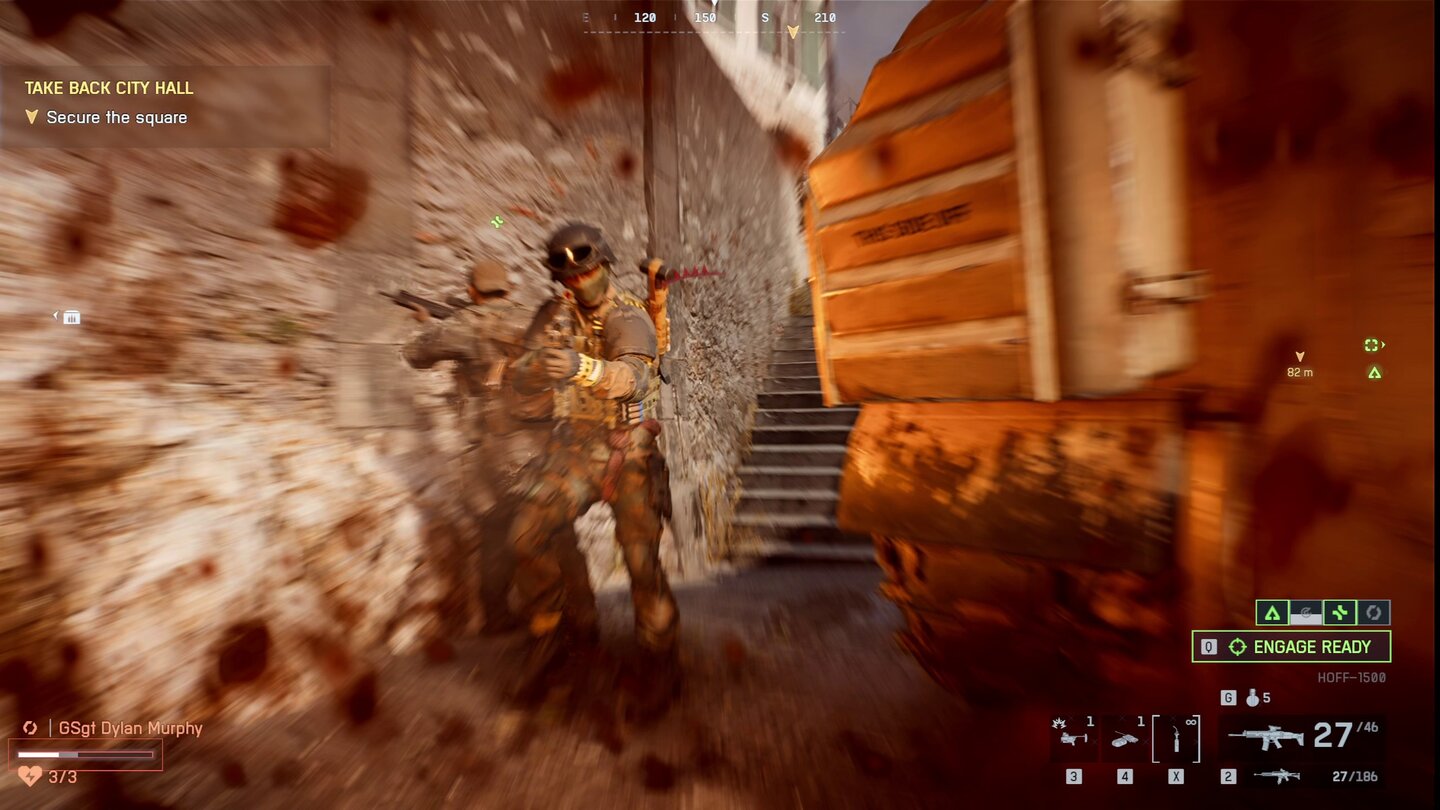Expand the mission banner TAKE BACK CITY HALL

pos(108,88)
